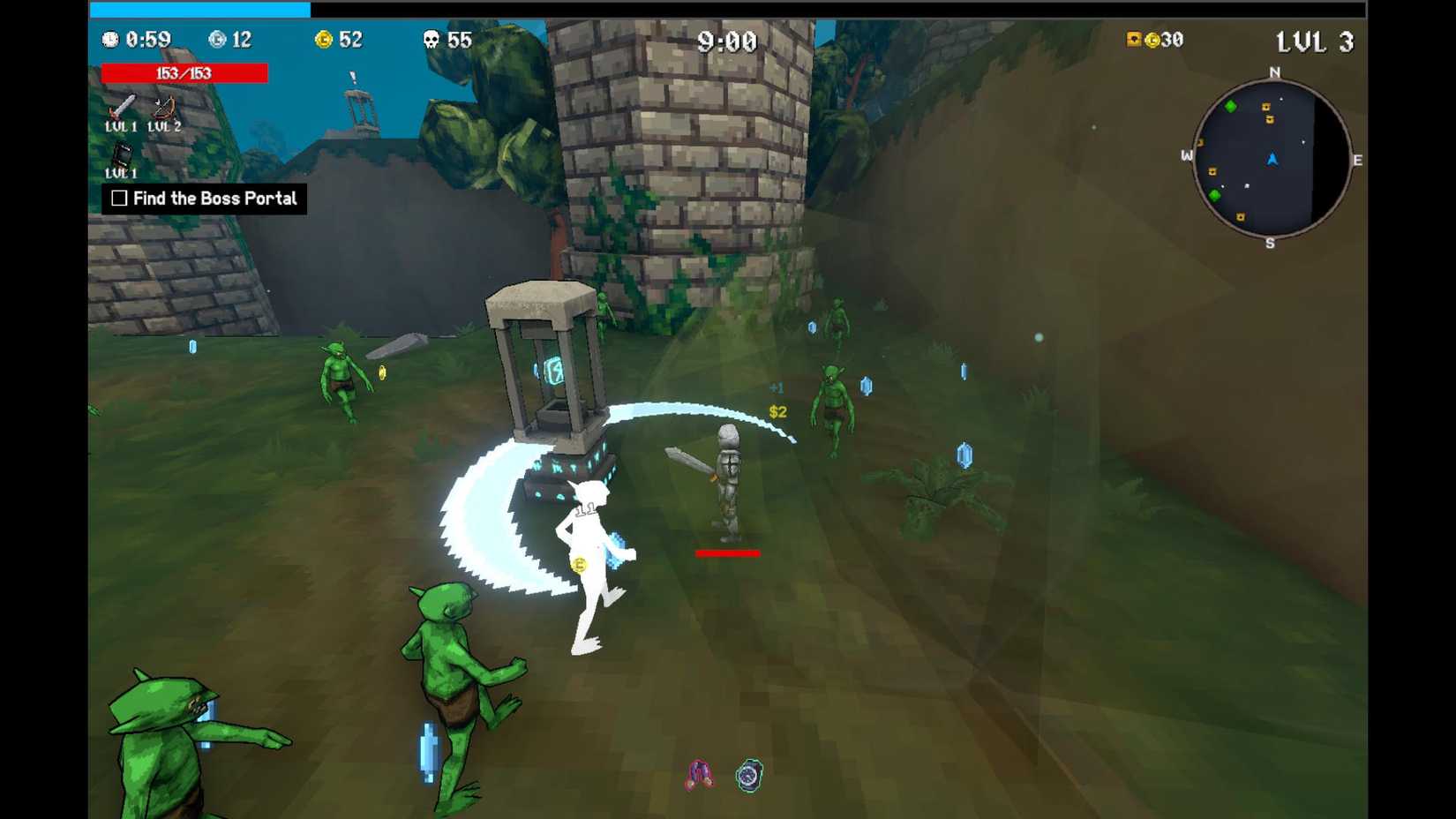Select the silver gem currency icon showing 12

(x=215, y=40)
